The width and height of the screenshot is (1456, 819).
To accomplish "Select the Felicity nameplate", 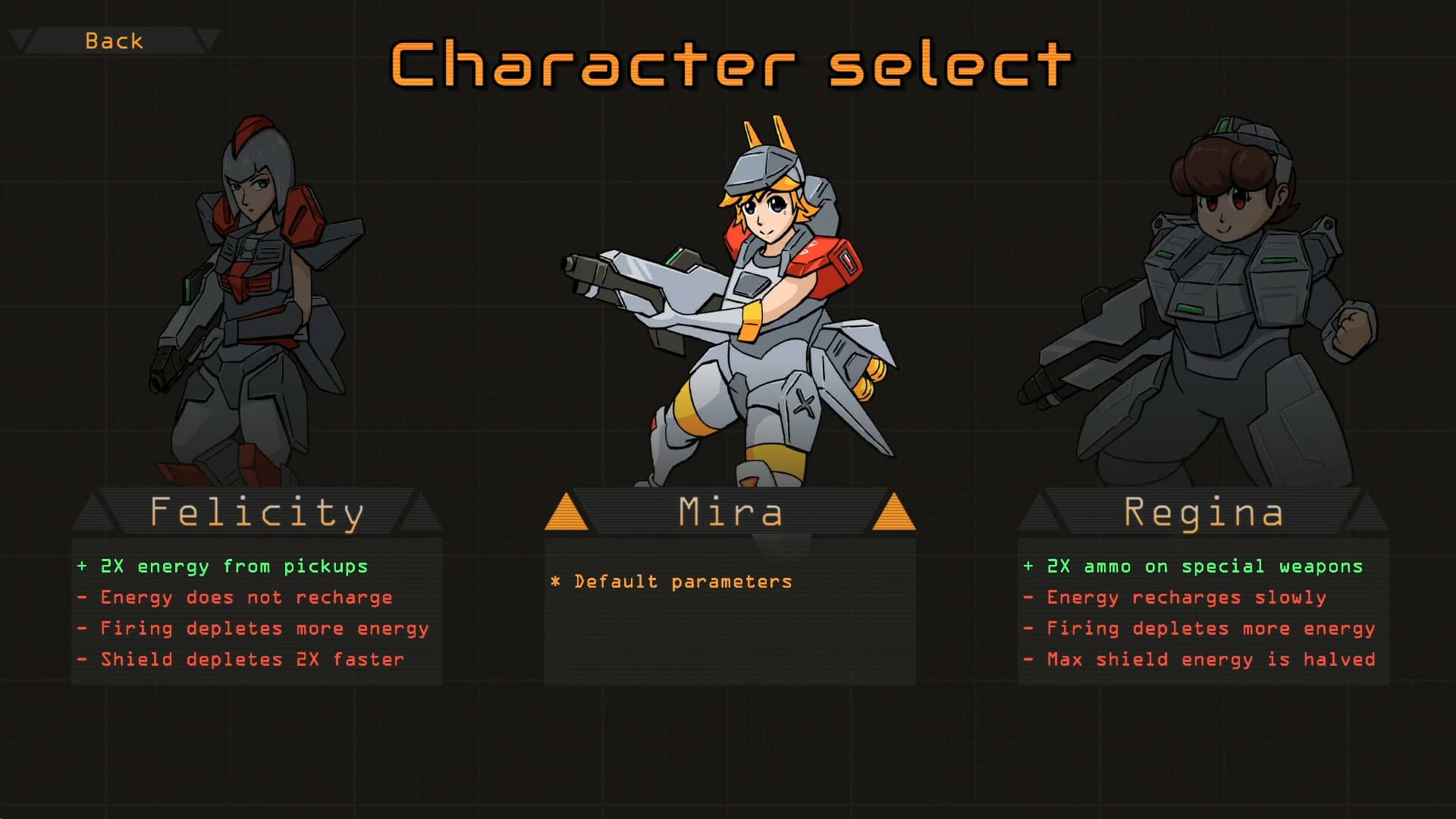I will 258,512.
